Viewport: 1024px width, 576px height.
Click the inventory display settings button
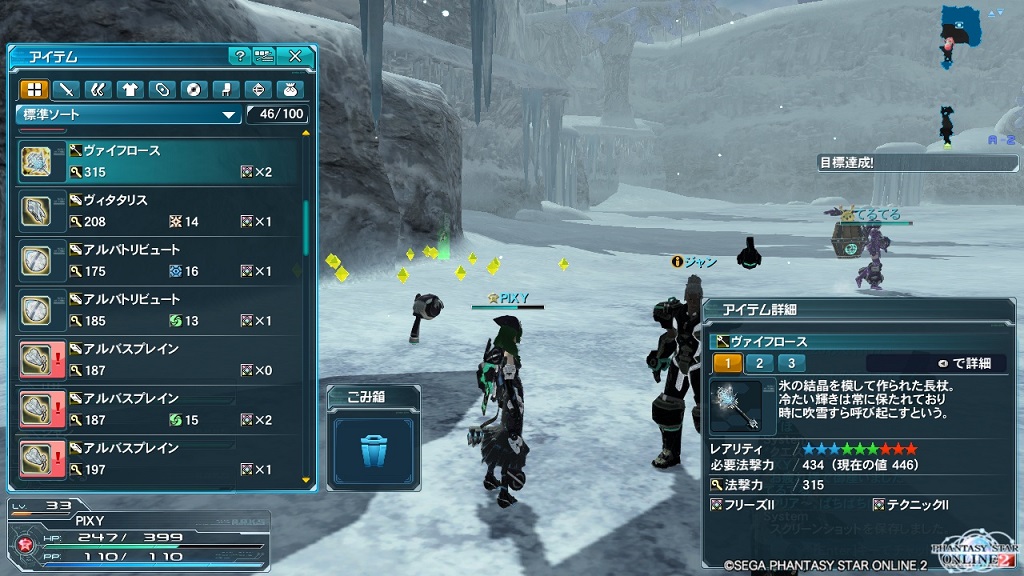coord(264,56)
